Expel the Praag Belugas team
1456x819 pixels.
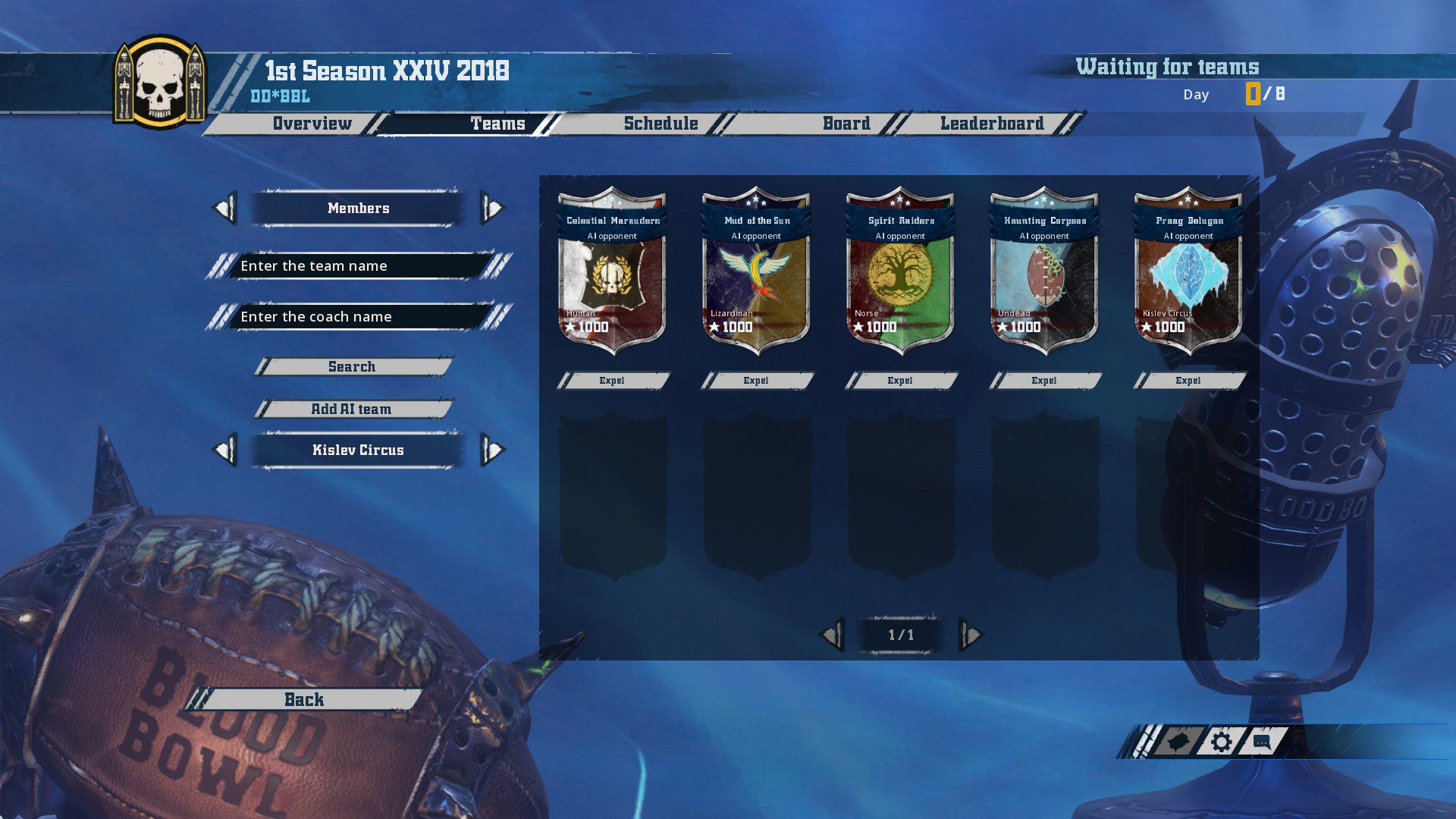click(1188, 381)
